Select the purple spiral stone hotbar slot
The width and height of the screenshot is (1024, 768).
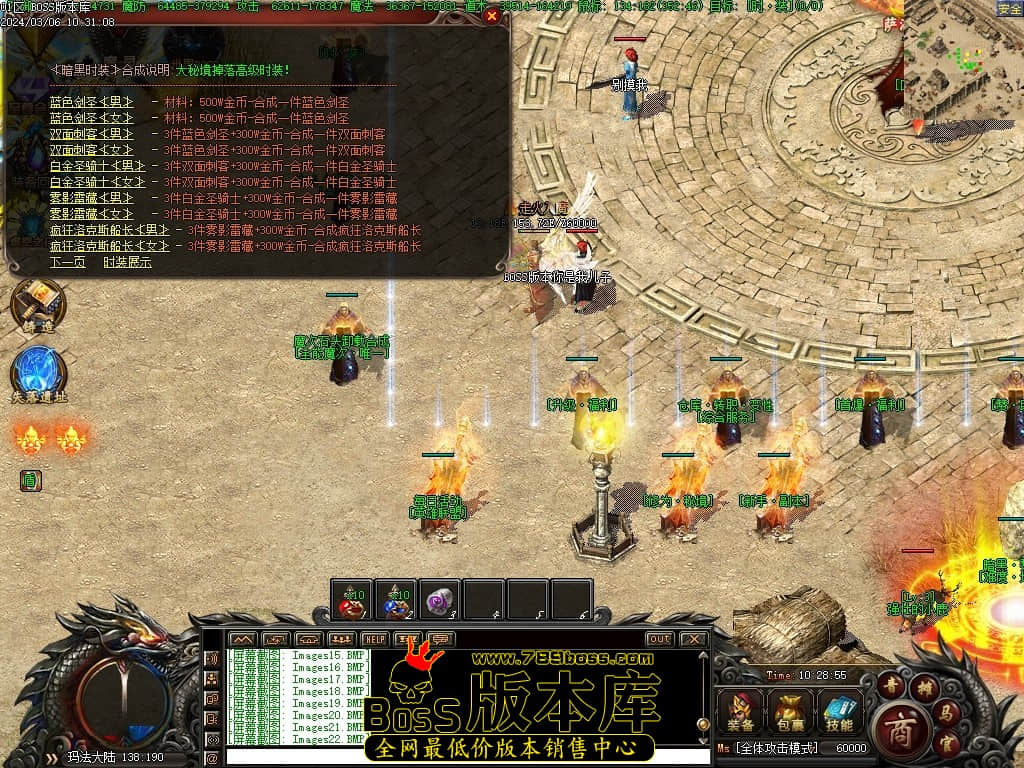[x=440, y=600]
